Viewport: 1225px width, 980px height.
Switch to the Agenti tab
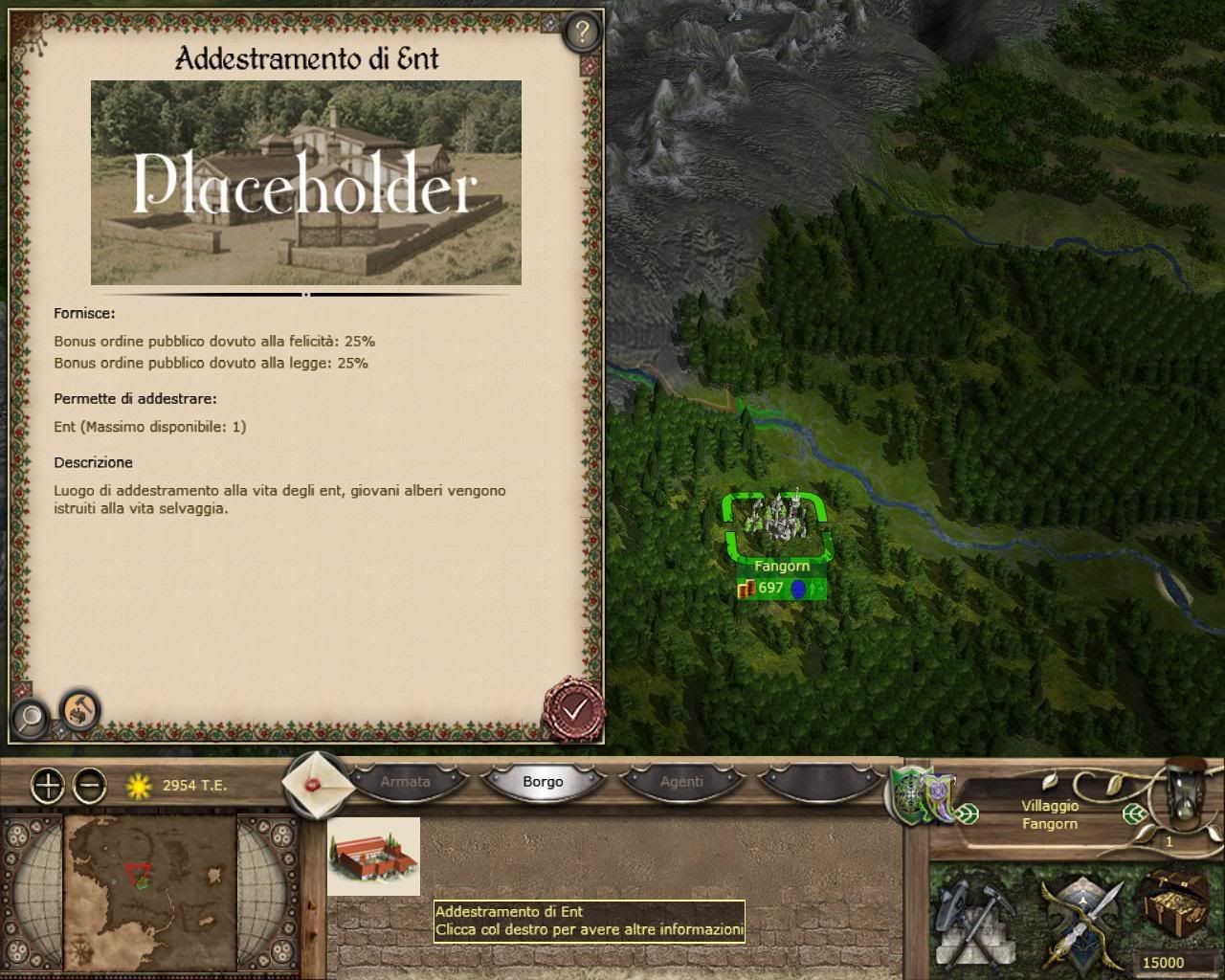(681, 782)
